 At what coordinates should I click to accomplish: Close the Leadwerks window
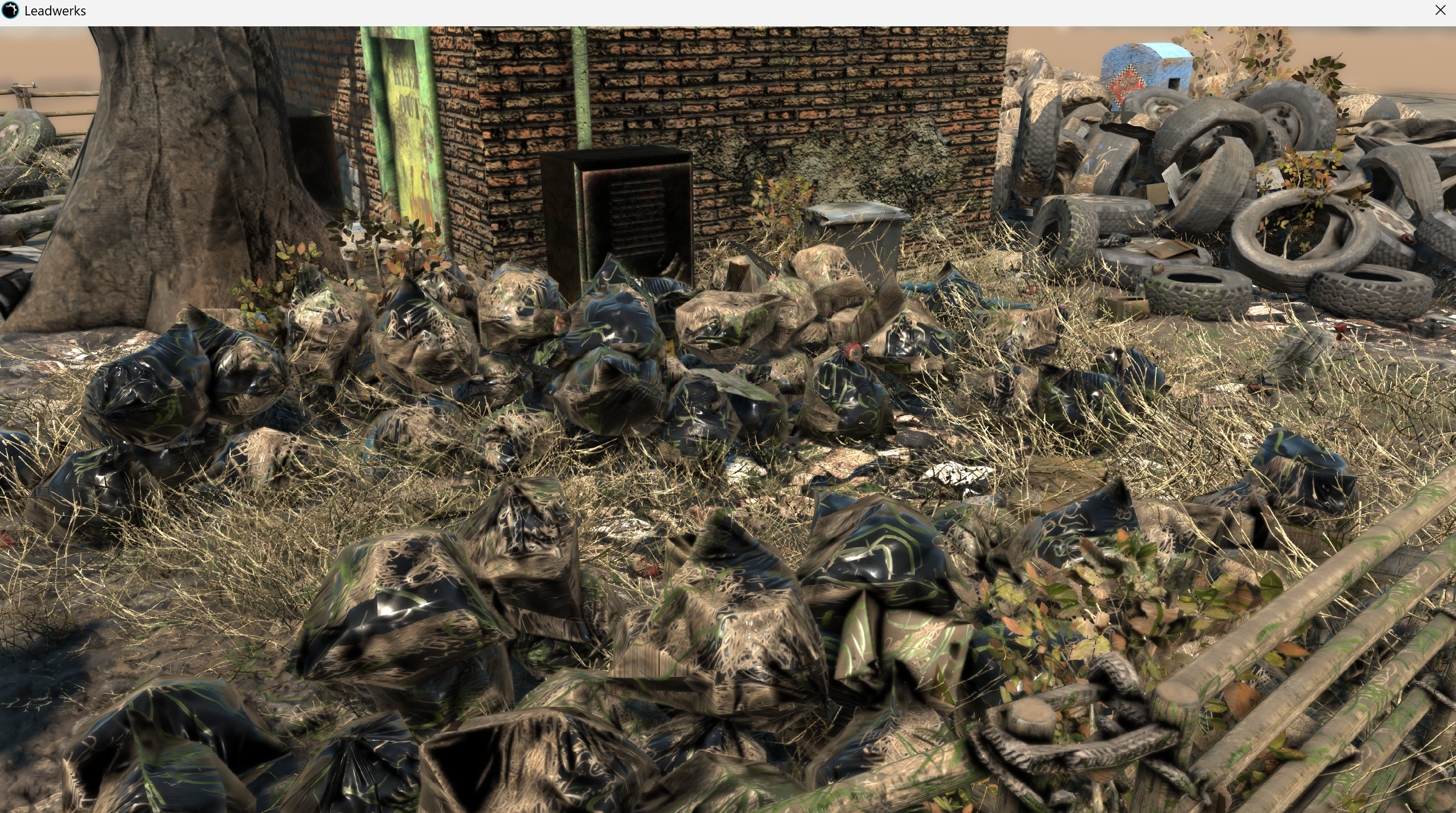tap(1440, 10)
